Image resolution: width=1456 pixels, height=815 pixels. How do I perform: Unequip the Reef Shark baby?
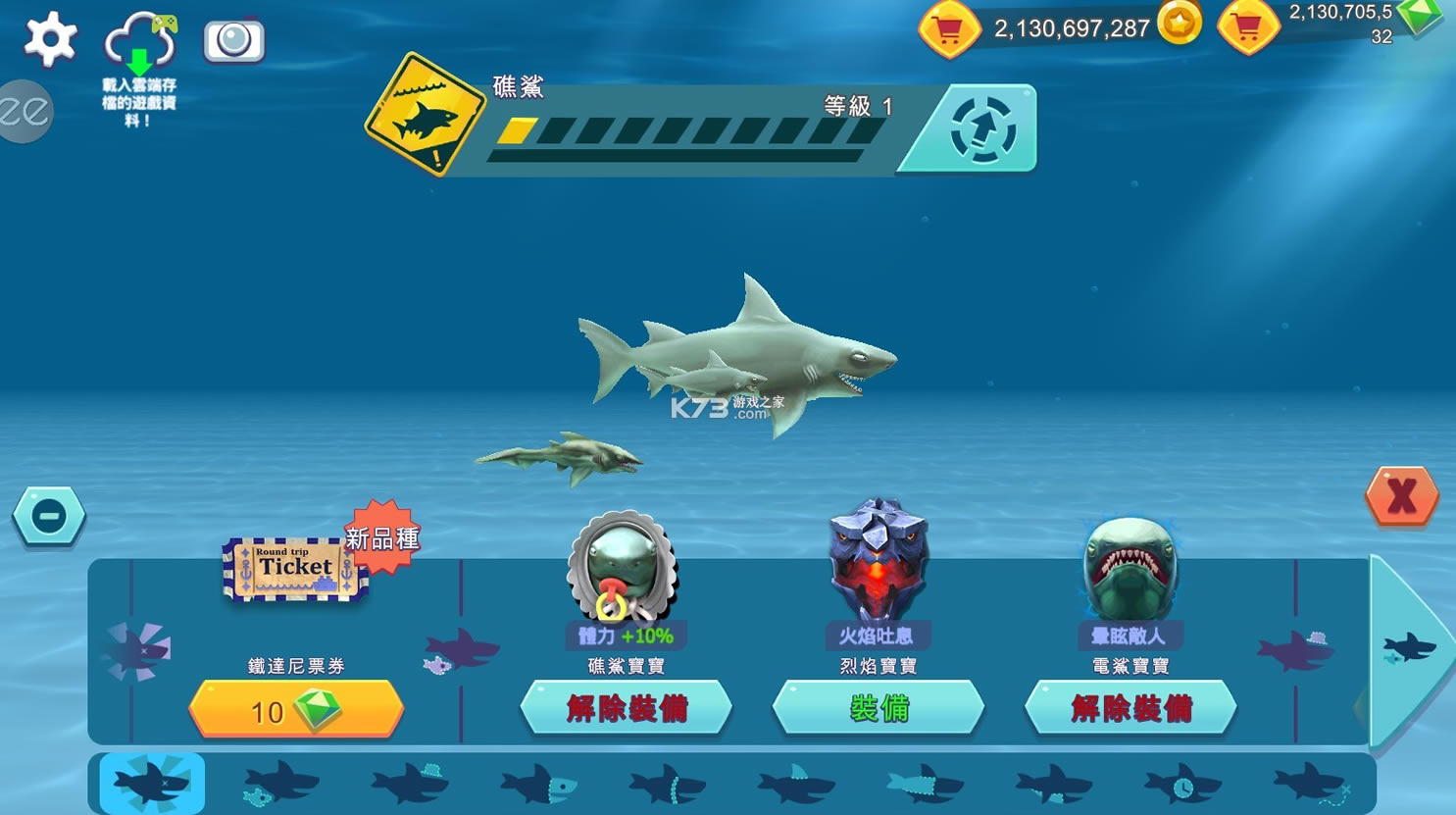pos(626,708)
